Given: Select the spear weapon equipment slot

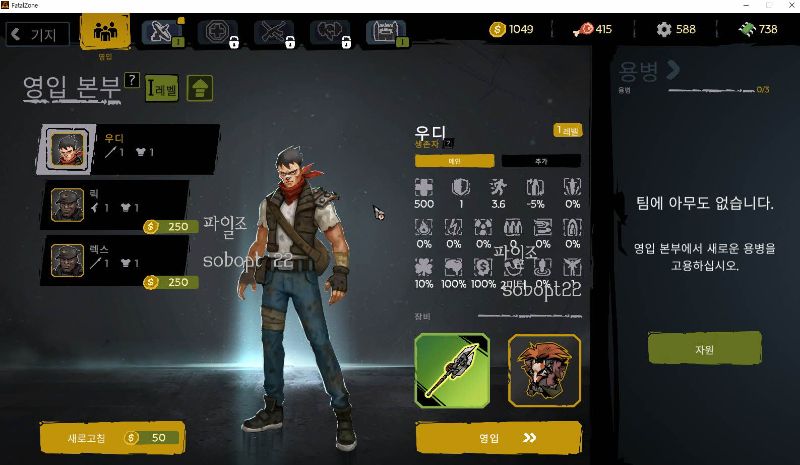Looking at the screenshot, I should [x=452, y=370].
